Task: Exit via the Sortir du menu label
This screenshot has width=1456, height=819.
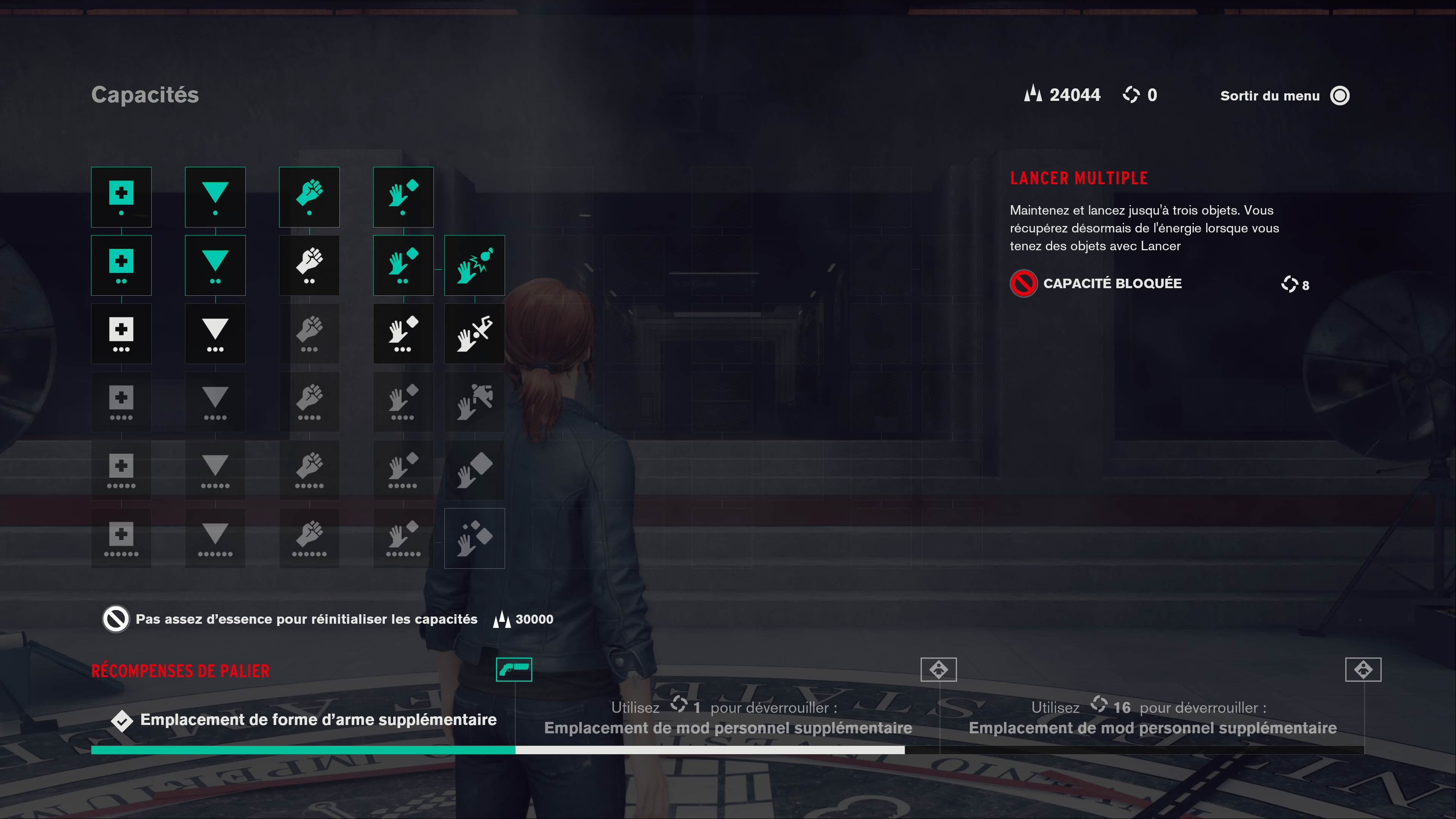Action: 1269,96
